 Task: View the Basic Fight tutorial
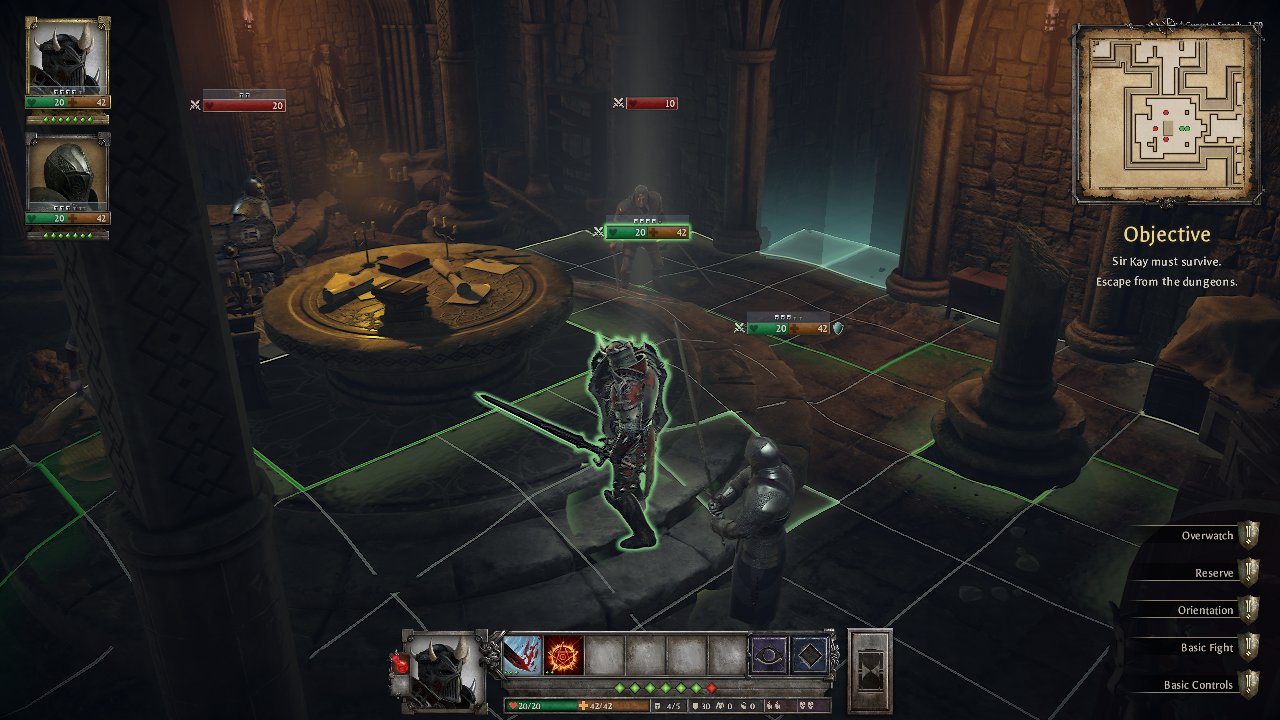[x=1207, y=648]
